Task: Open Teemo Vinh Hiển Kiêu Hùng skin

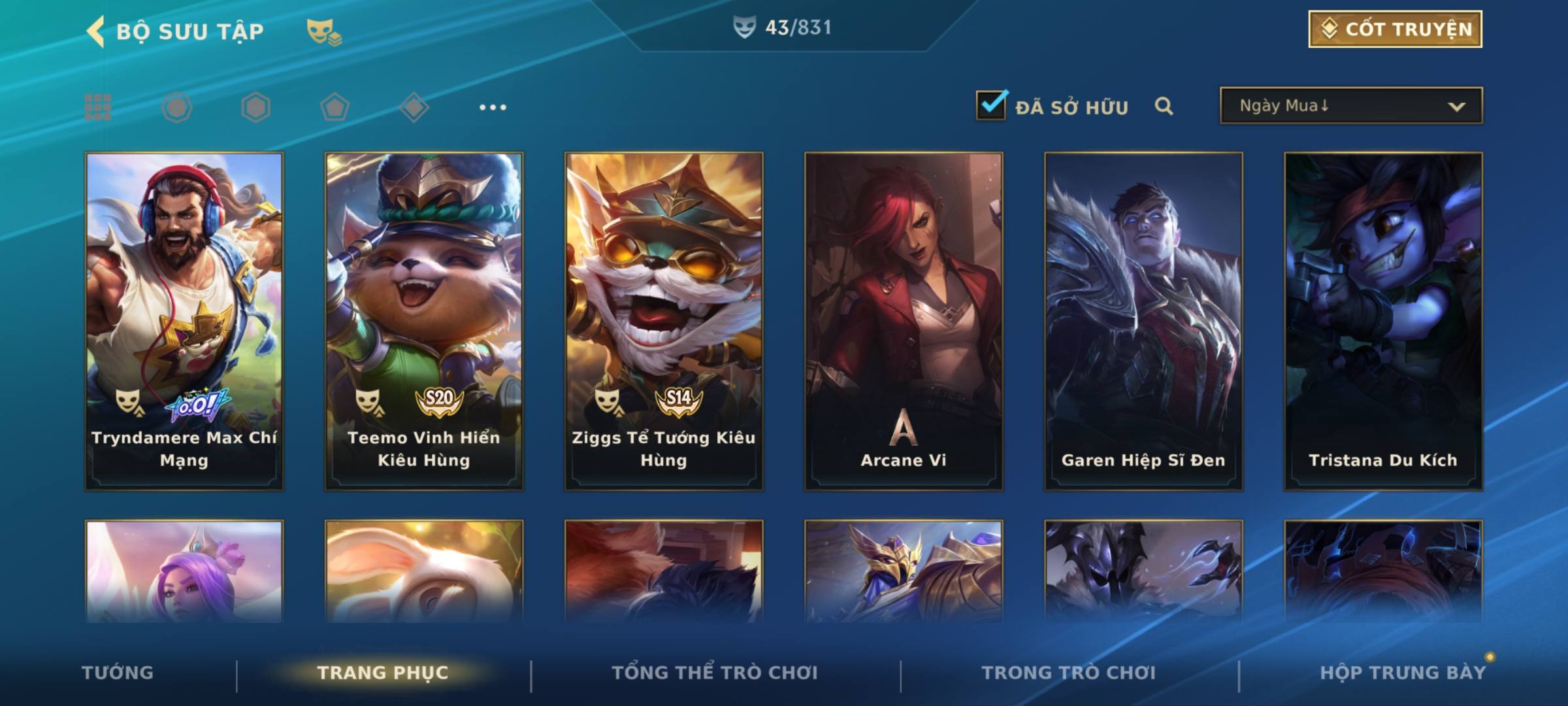Action: [x=424, y=320]
